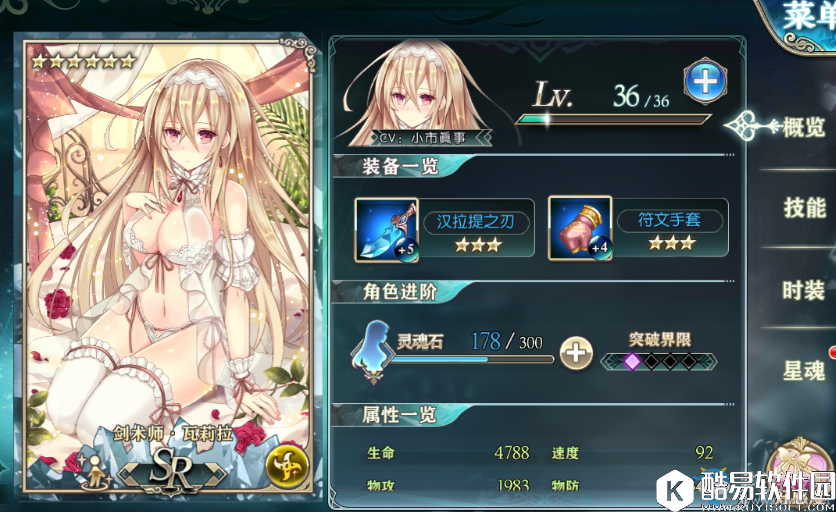Open the 技能 skills tab
Viewport: 836px width, 512px height.
tap(803, 208)
